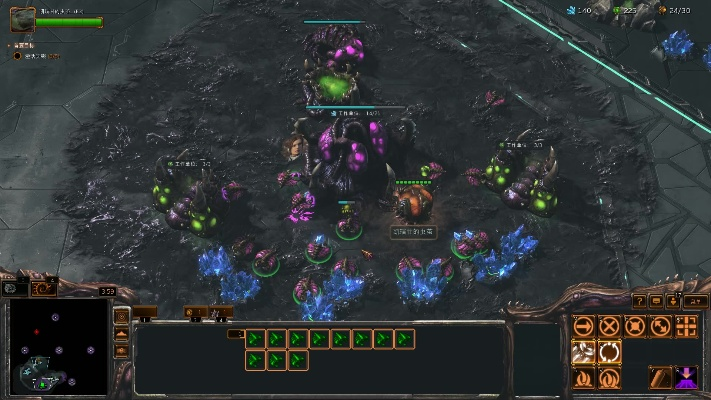
Task: Choose the Patrol command icon
Action: point(660,326)
